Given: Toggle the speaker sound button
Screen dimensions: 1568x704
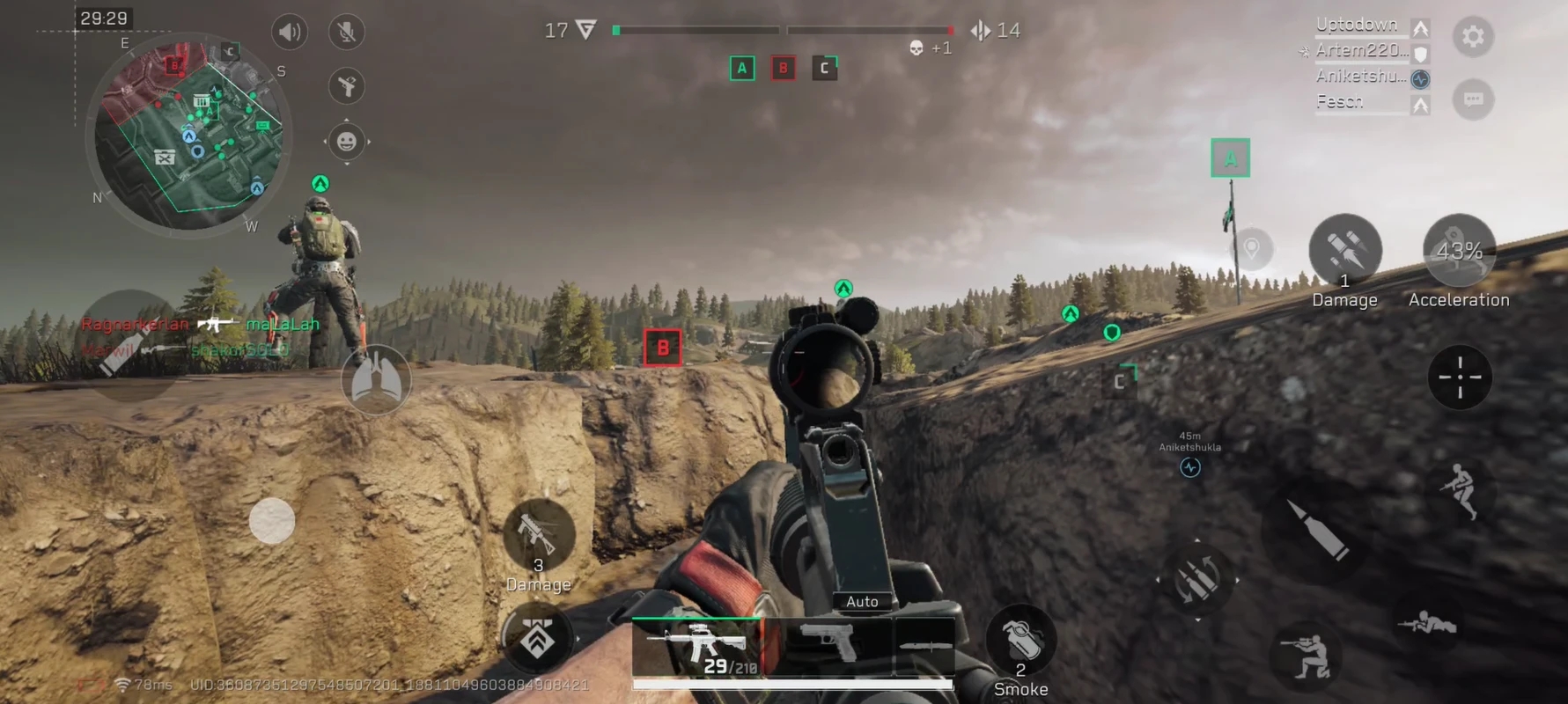Looking at the screenshot, I should (x=290, y=33).
